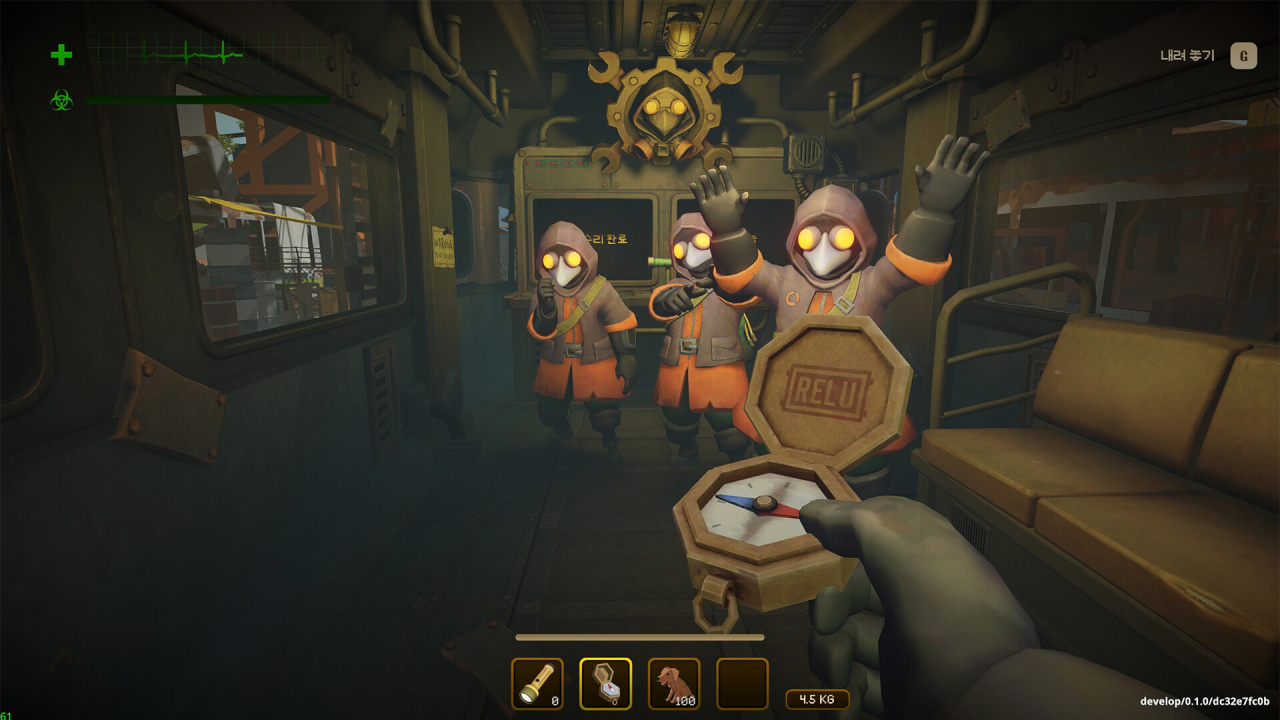Select the flashlight hotbar slot

pyautogui.click(x=537, y=684)
